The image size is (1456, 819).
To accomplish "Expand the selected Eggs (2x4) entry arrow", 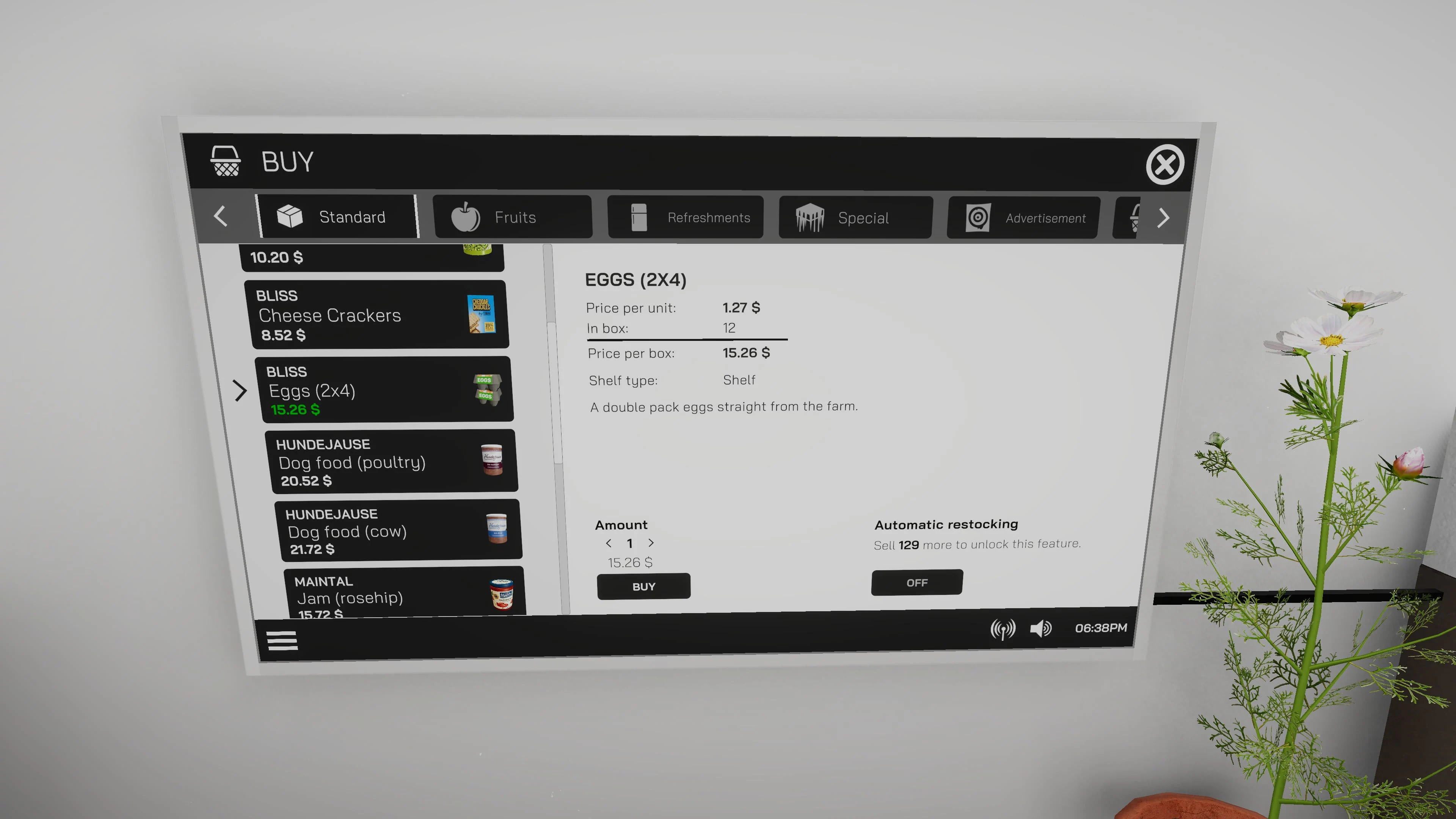I will click(240, 391).
